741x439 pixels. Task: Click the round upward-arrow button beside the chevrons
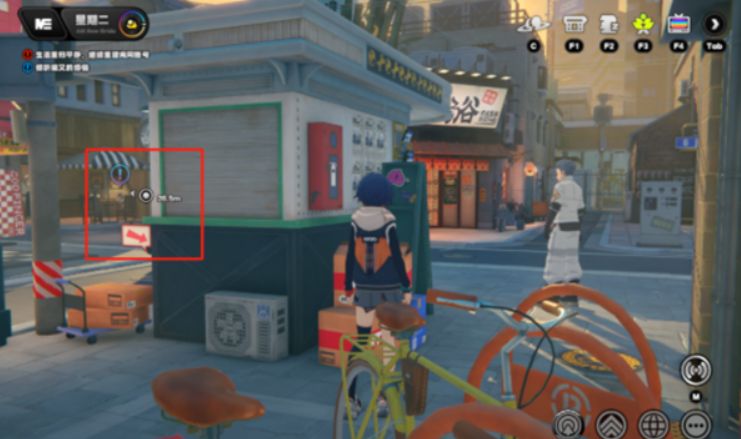coord(569,425)
